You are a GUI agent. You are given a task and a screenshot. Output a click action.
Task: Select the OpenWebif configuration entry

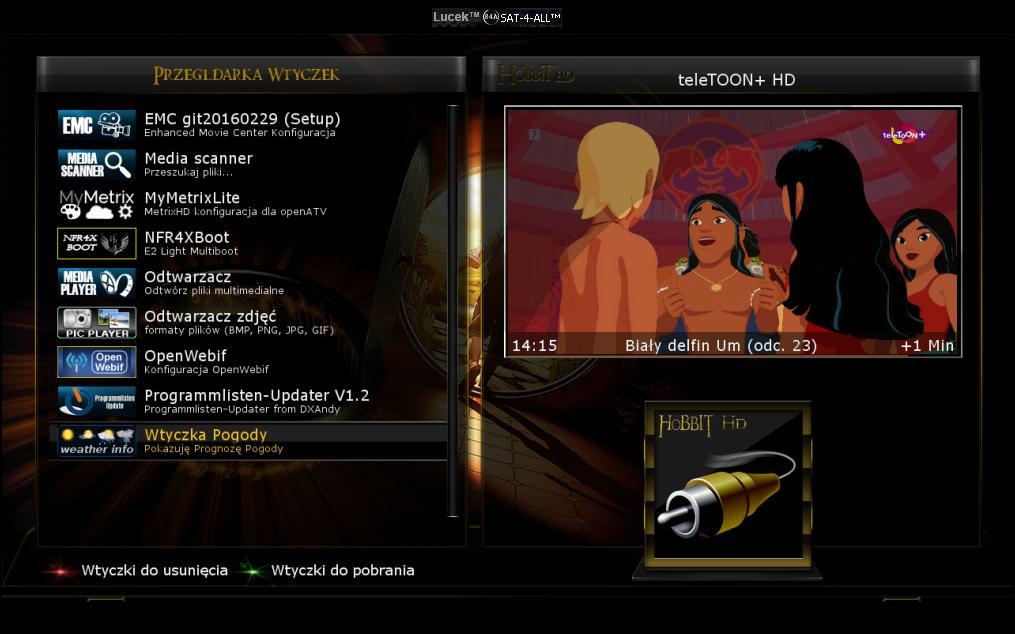186,361
